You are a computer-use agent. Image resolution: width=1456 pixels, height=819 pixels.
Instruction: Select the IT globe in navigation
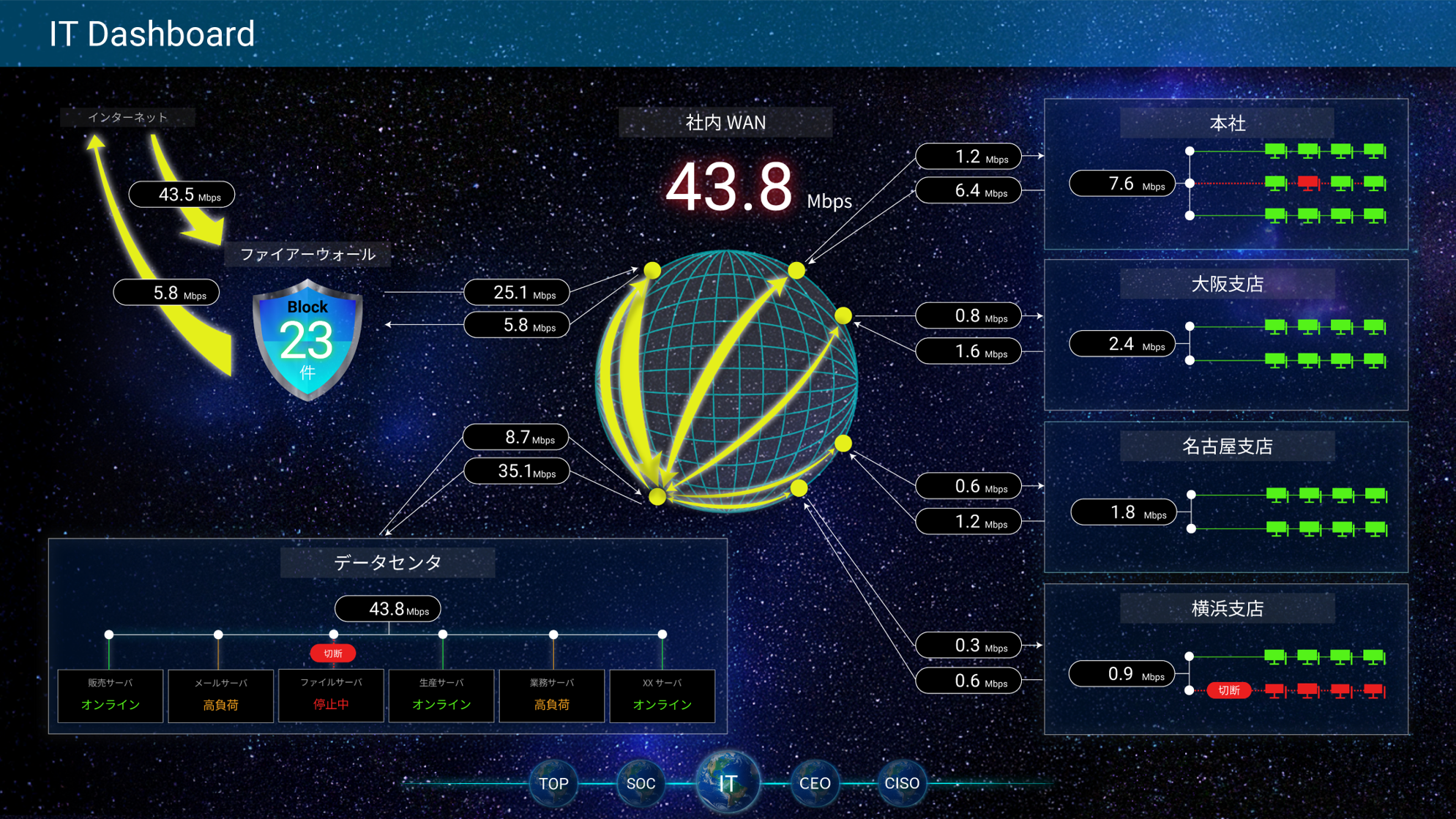pyautogui.click(x=728, y=782)
